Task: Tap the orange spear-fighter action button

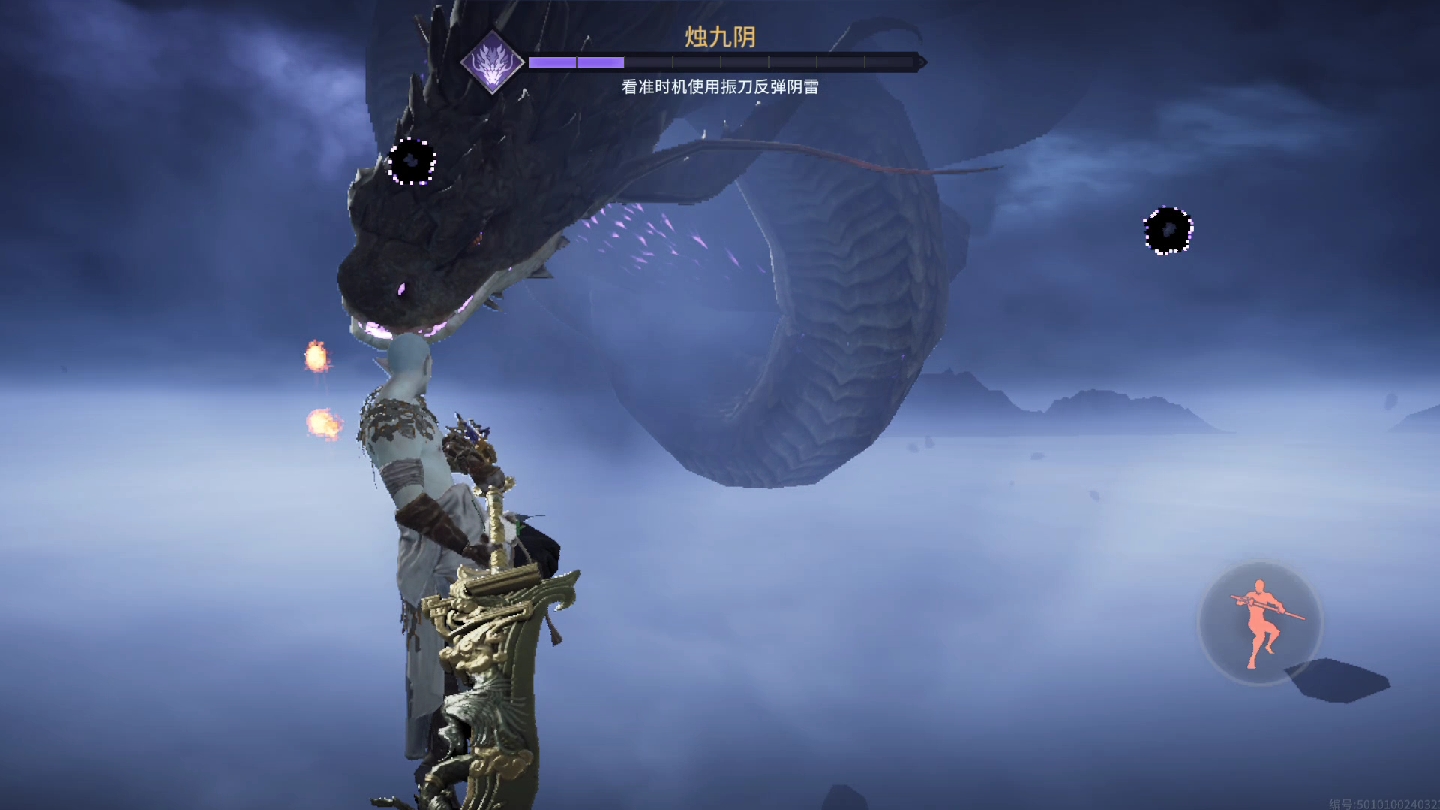Action: (x=1260, y=622)
